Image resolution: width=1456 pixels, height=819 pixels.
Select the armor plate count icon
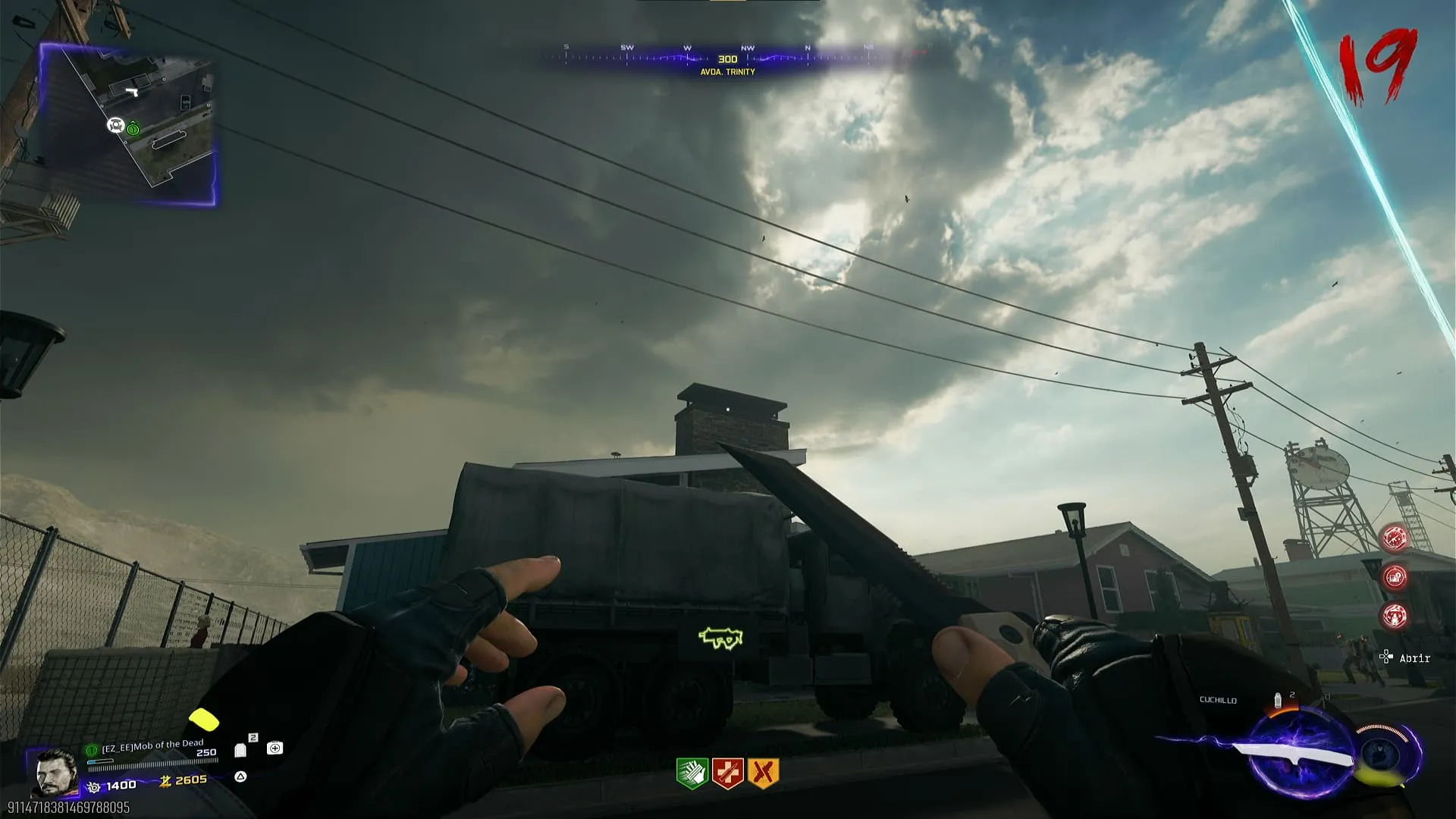[x=240, y=750]
